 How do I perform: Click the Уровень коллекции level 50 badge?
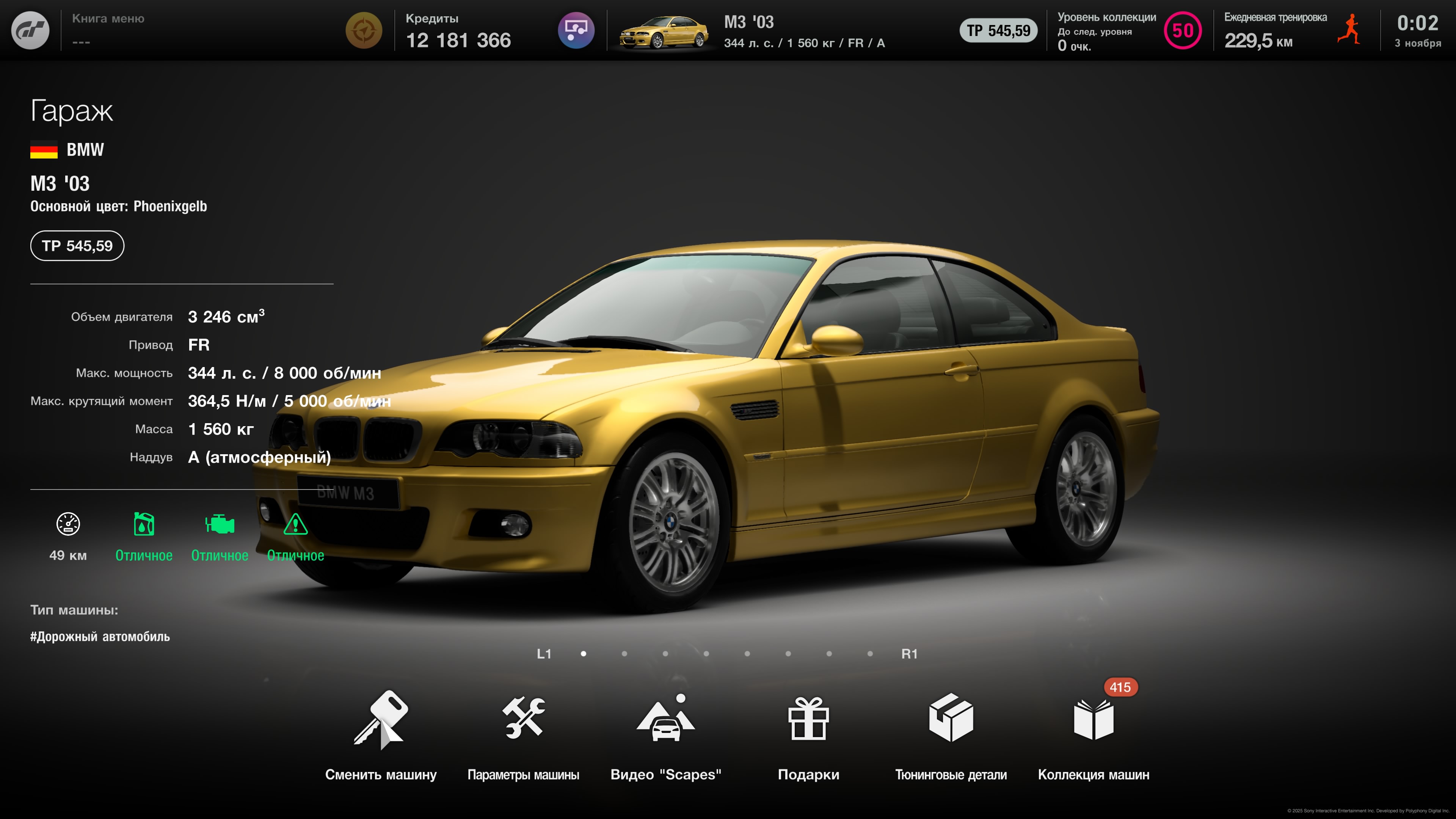click(1183, 30)
